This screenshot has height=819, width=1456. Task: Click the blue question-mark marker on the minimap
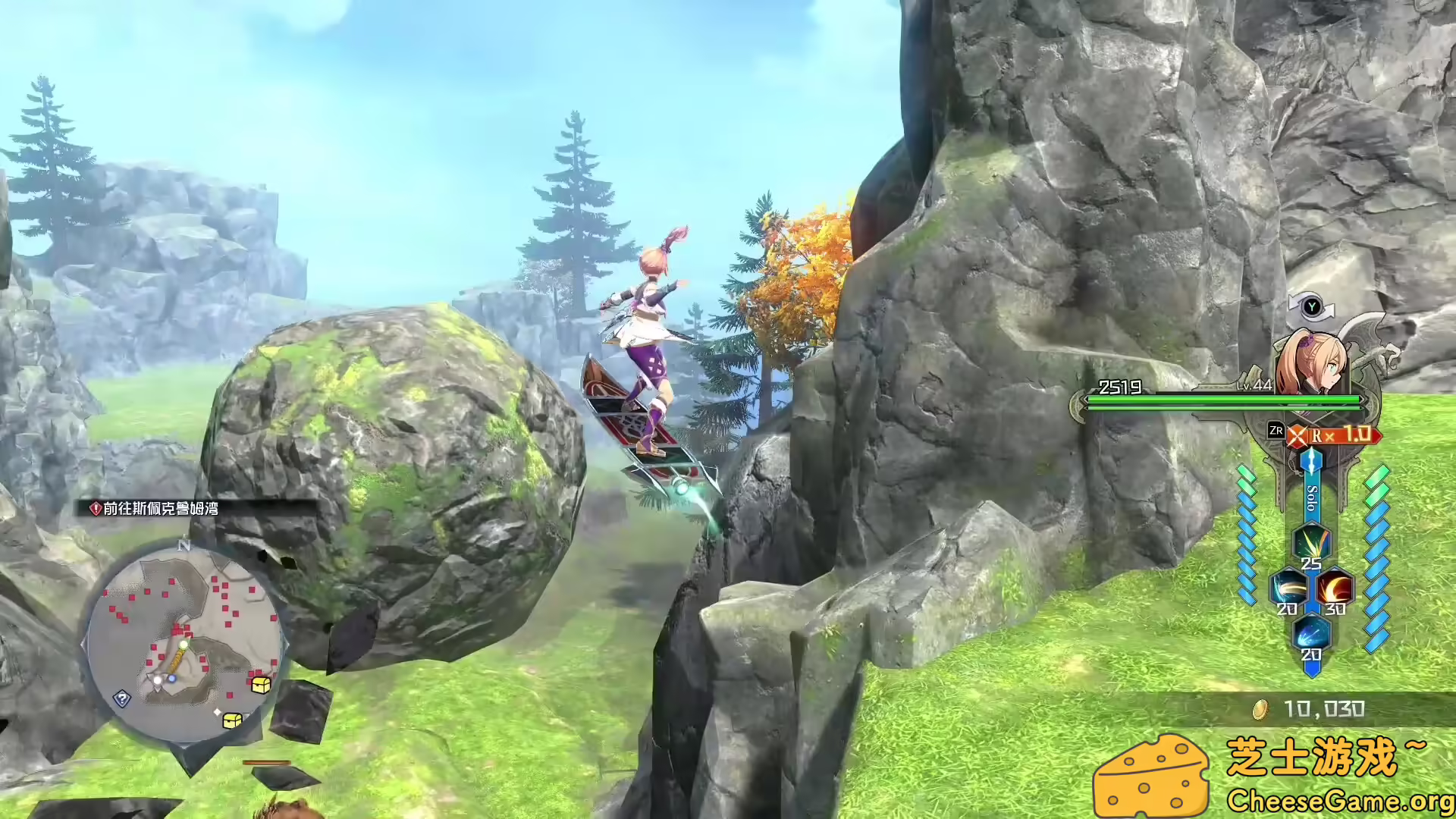[122, 699]
